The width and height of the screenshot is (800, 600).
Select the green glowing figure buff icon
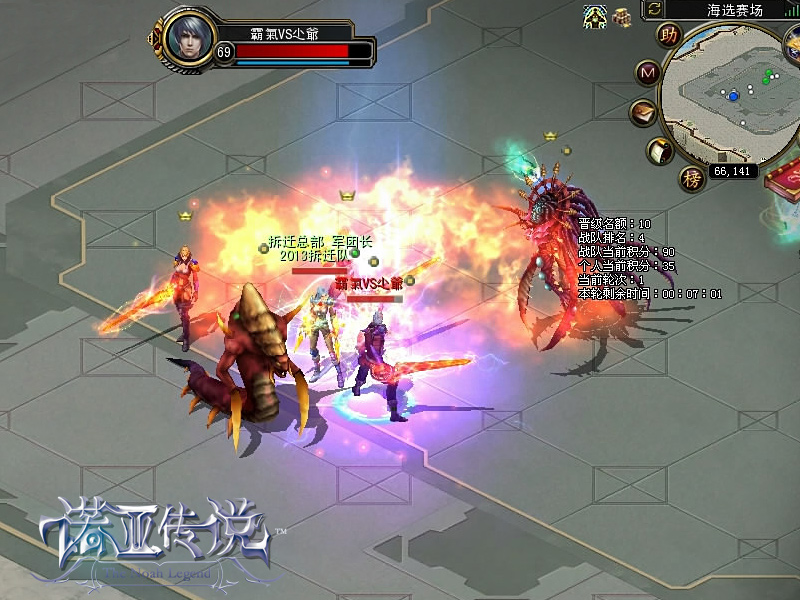[595, 16]
